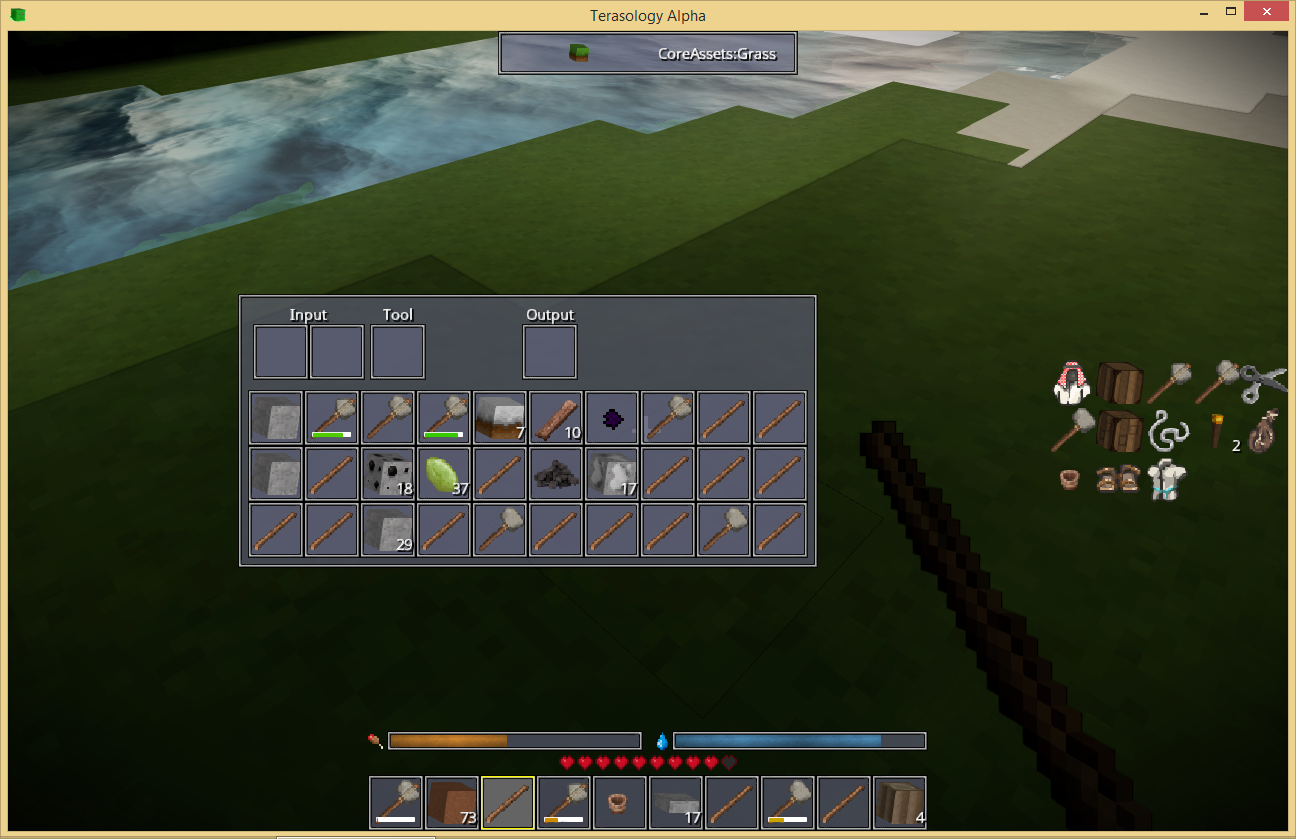Click the orange hunger bar
This screenshot has width=1296, height=839.
pyautogui.click(x=515, y=740)
